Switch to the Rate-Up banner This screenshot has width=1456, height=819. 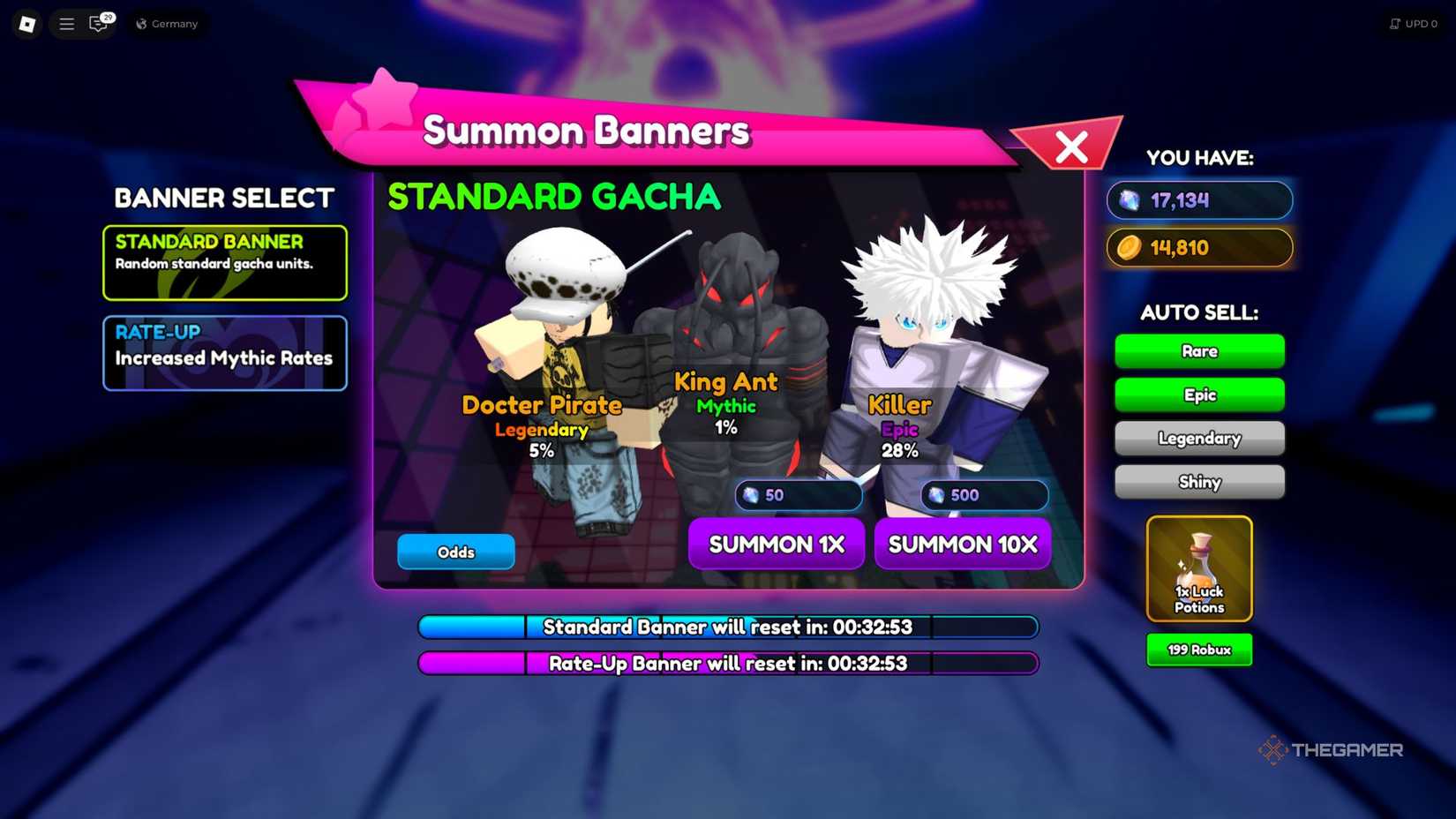coord(224,352)
